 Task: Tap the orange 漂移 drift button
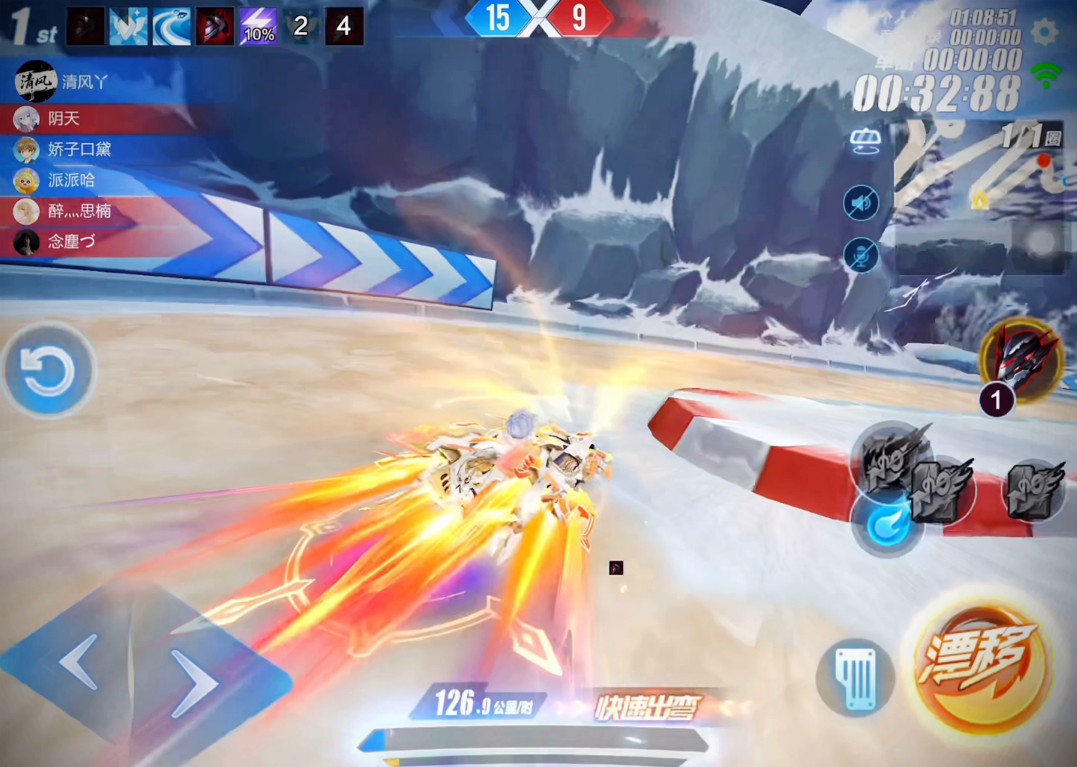(x=981, y=665)
